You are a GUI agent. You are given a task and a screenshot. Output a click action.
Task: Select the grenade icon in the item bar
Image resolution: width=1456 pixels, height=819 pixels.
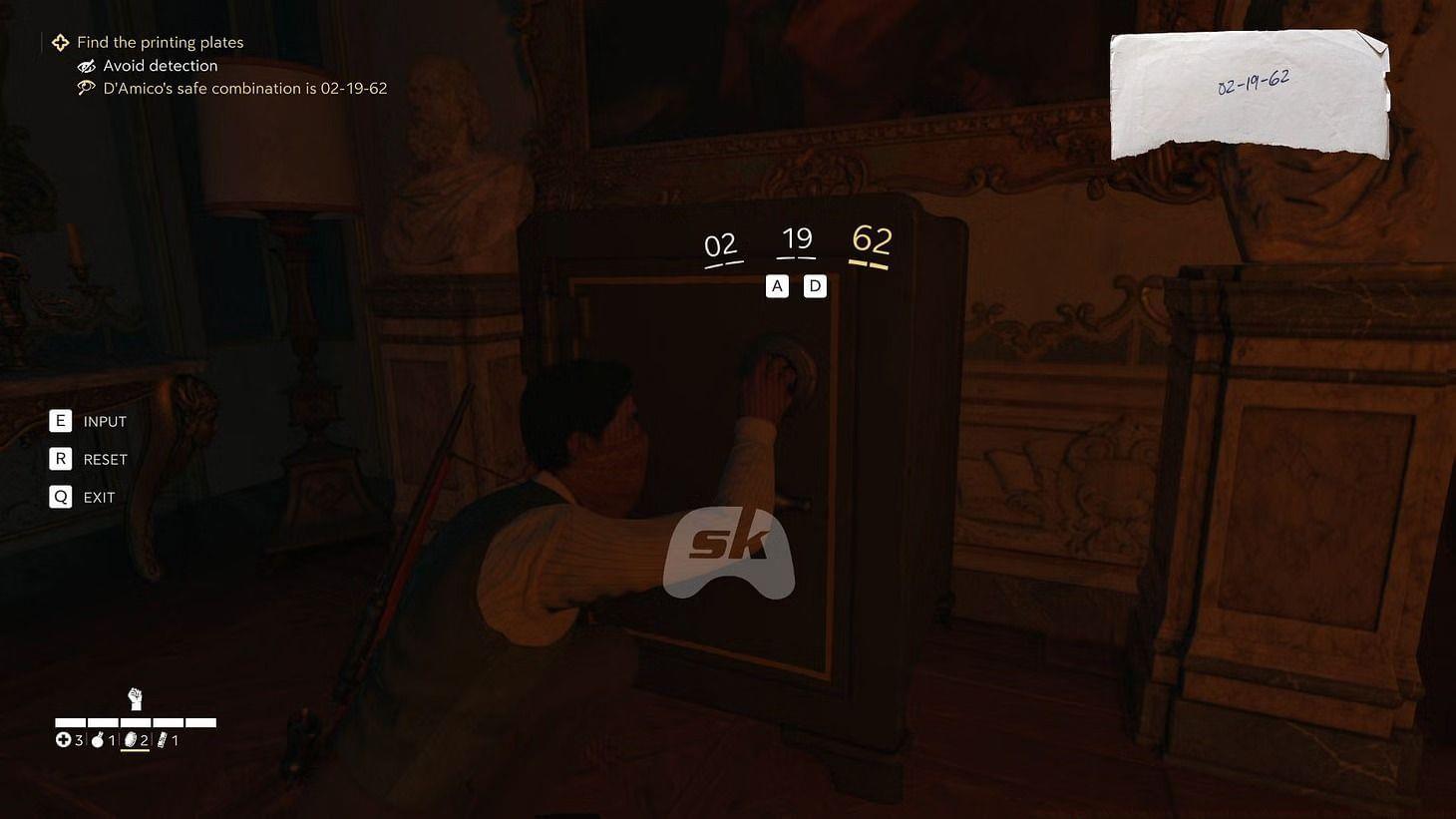click(97, 739)
